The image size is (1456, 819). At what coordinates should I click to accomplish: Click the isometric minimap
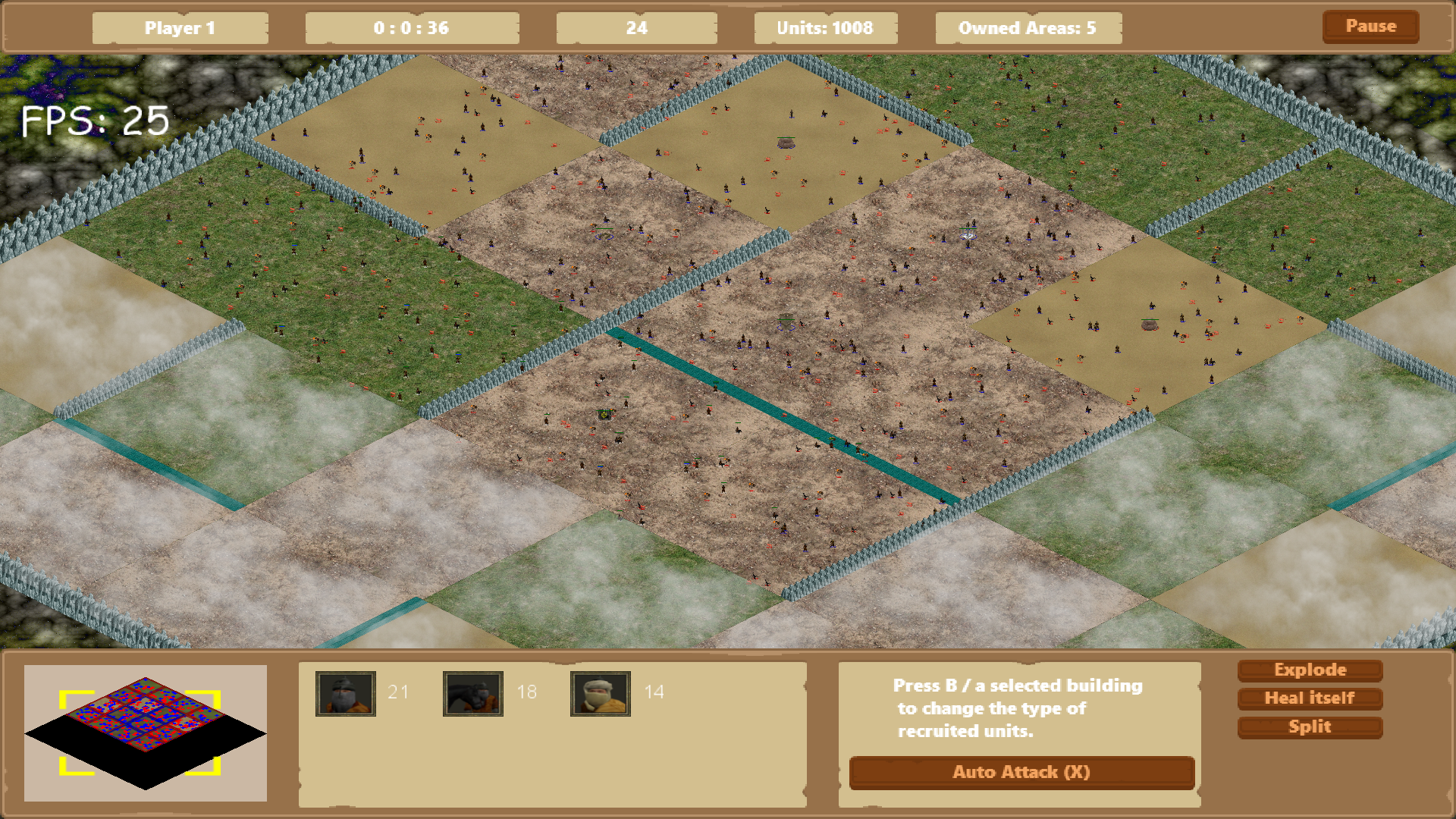click(x=145, y=733)
